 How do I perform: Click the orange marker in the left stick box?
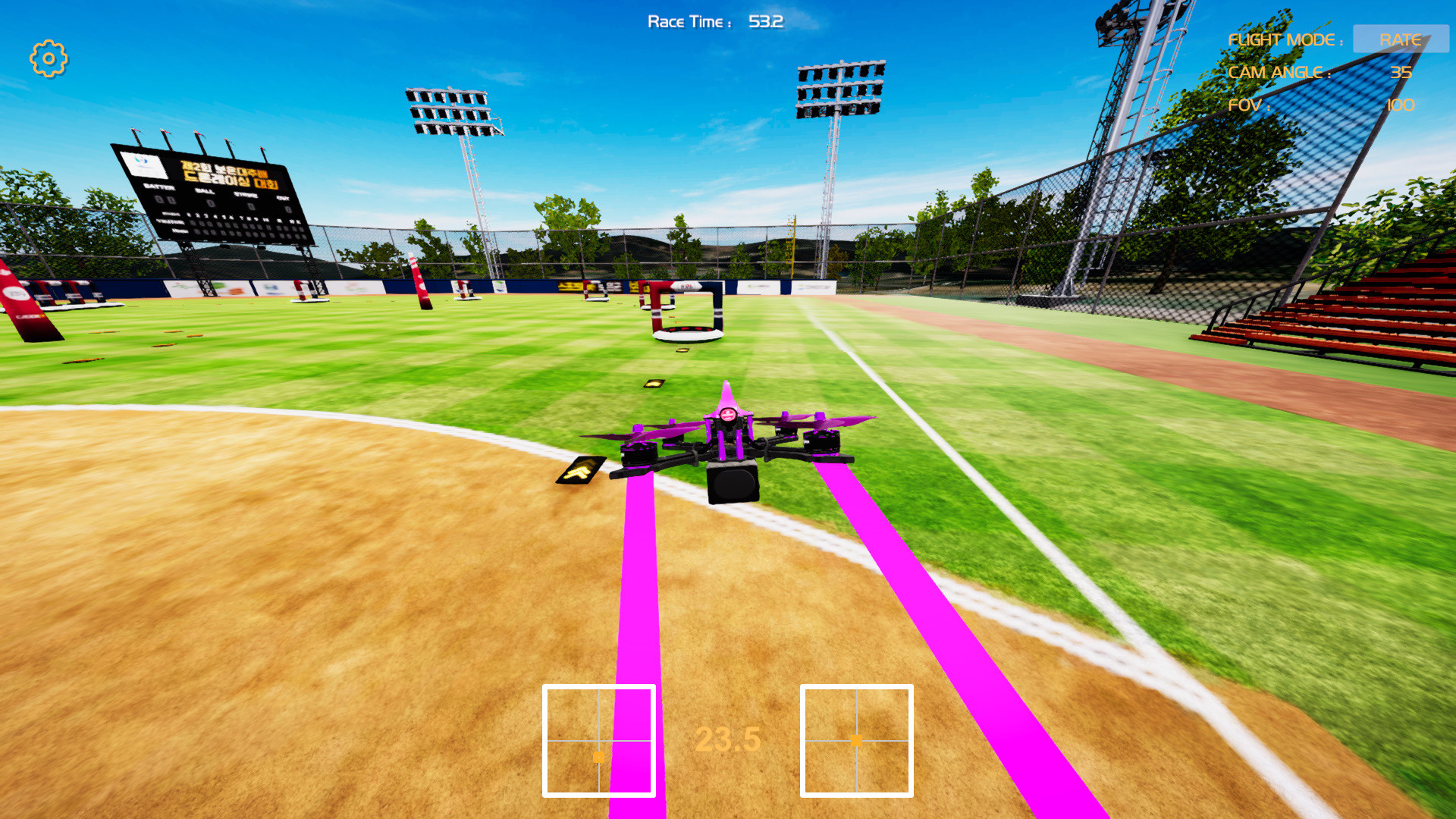pos(598,757)
